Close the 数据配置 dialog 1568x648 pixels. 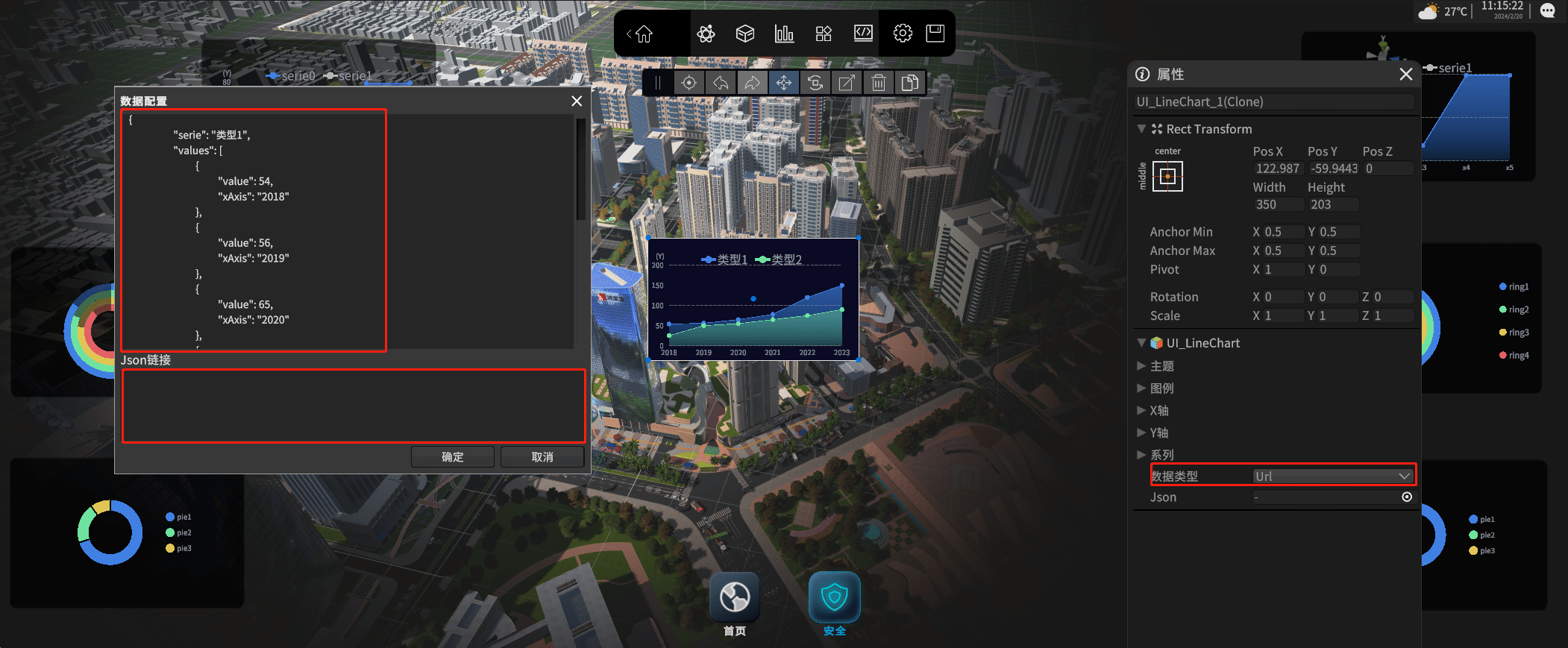pyautogui.click(x=577, y=101)
